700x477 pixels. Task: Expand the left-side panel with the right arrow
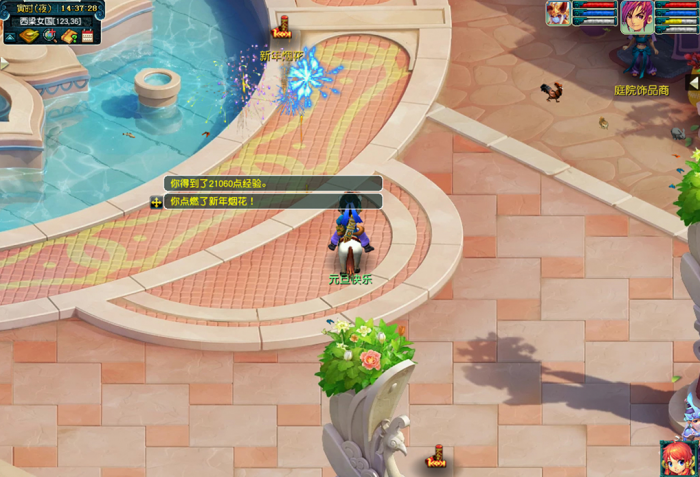coord(4,63)
